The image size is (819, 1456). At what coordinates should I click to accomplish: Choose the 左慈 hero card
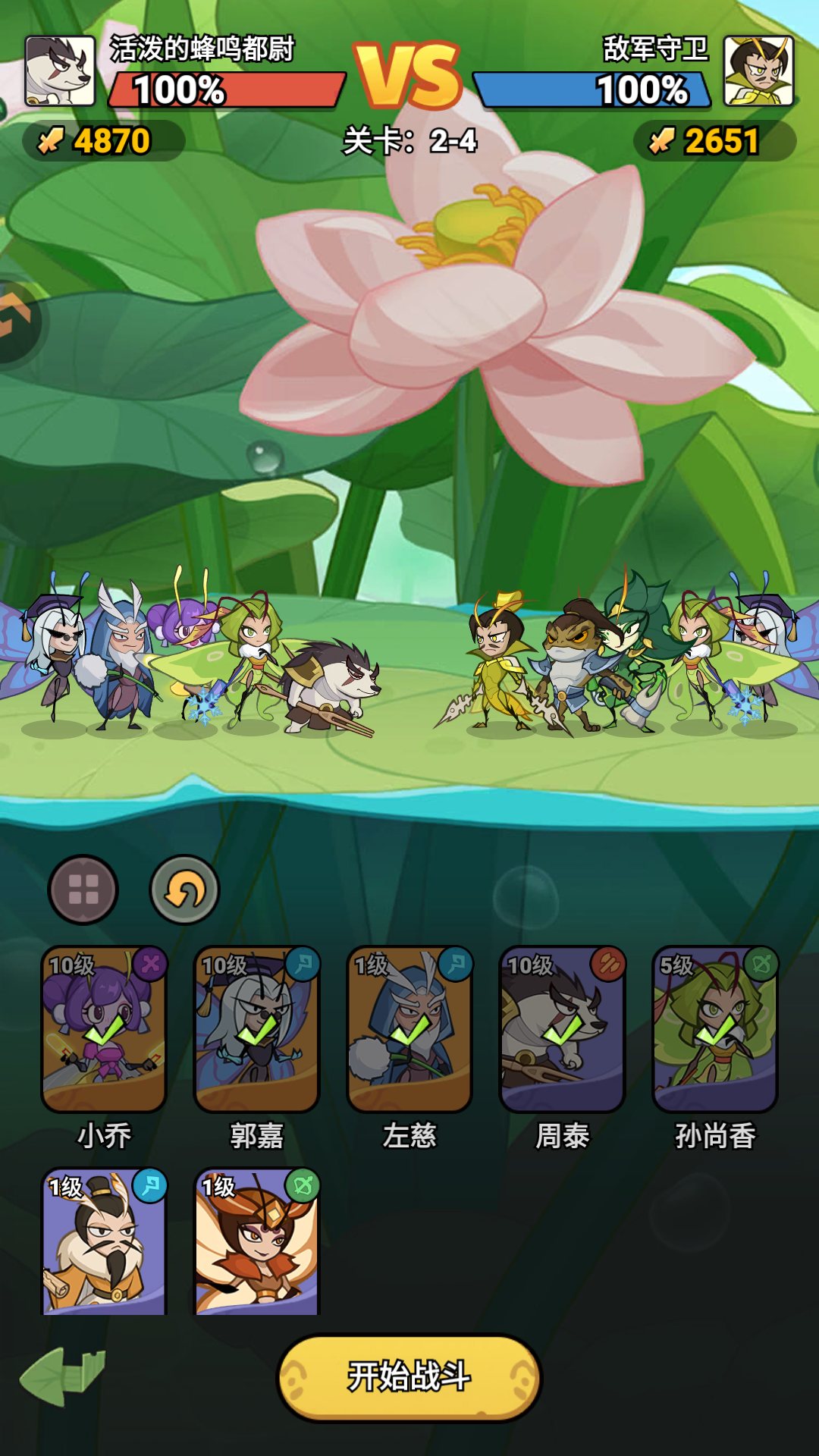point(409,1029)
